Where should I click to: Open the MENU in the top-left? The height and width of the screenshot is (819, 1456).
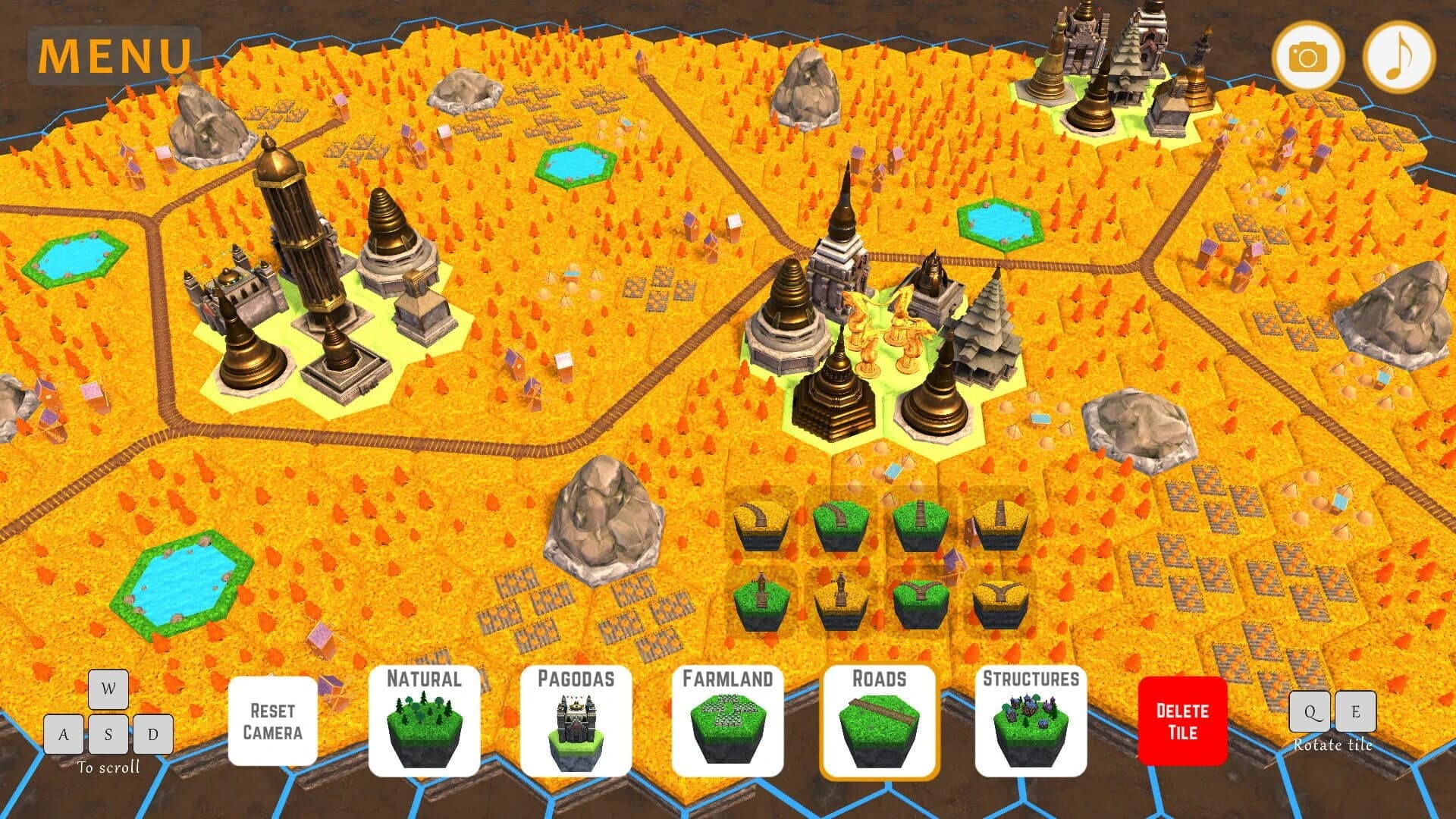112,53
